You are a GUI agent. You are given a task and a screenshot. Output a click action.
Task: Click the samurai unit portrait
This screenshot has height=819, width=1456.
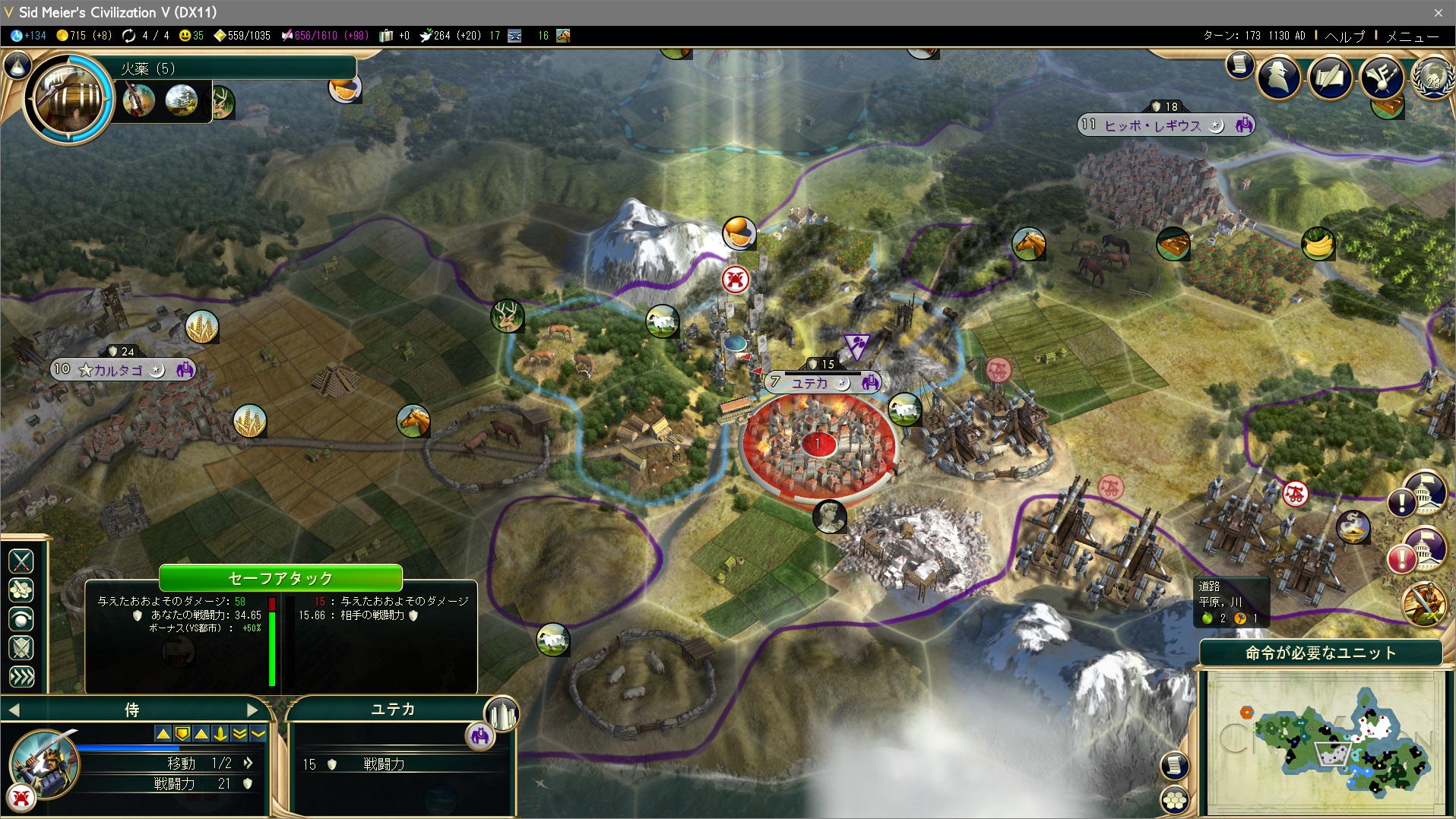[x=44, y=764]
